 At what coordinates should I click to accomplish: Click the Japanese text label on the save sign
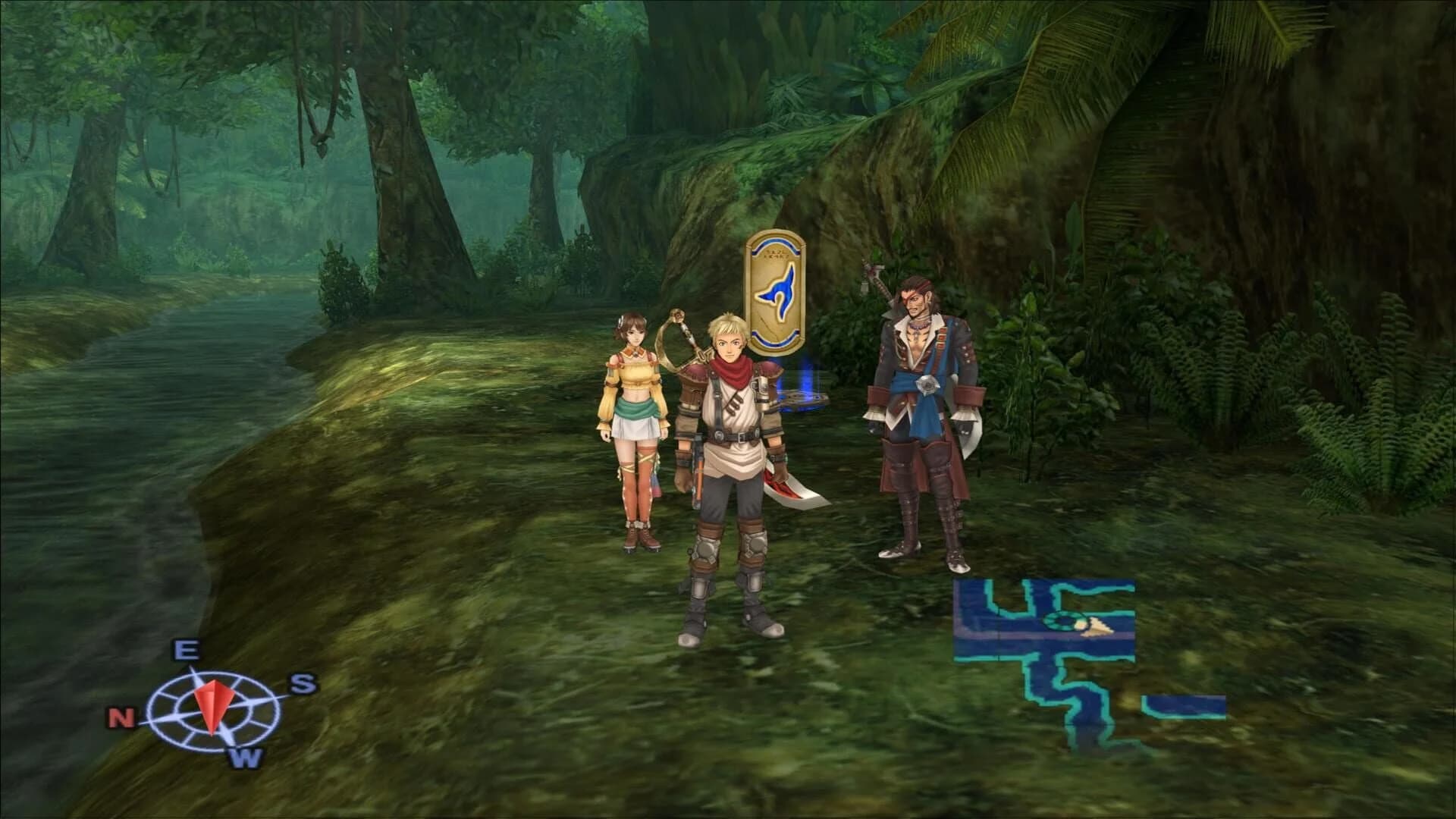coord(776,253)
